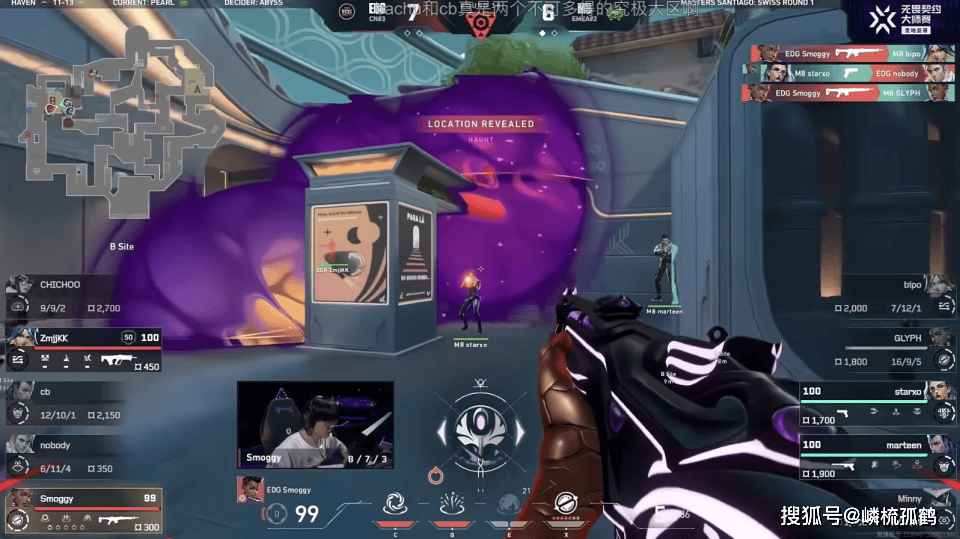Open Smoggy's player camera thumbnail
Viewport: 960px width, 539px height.
point(315,424)
